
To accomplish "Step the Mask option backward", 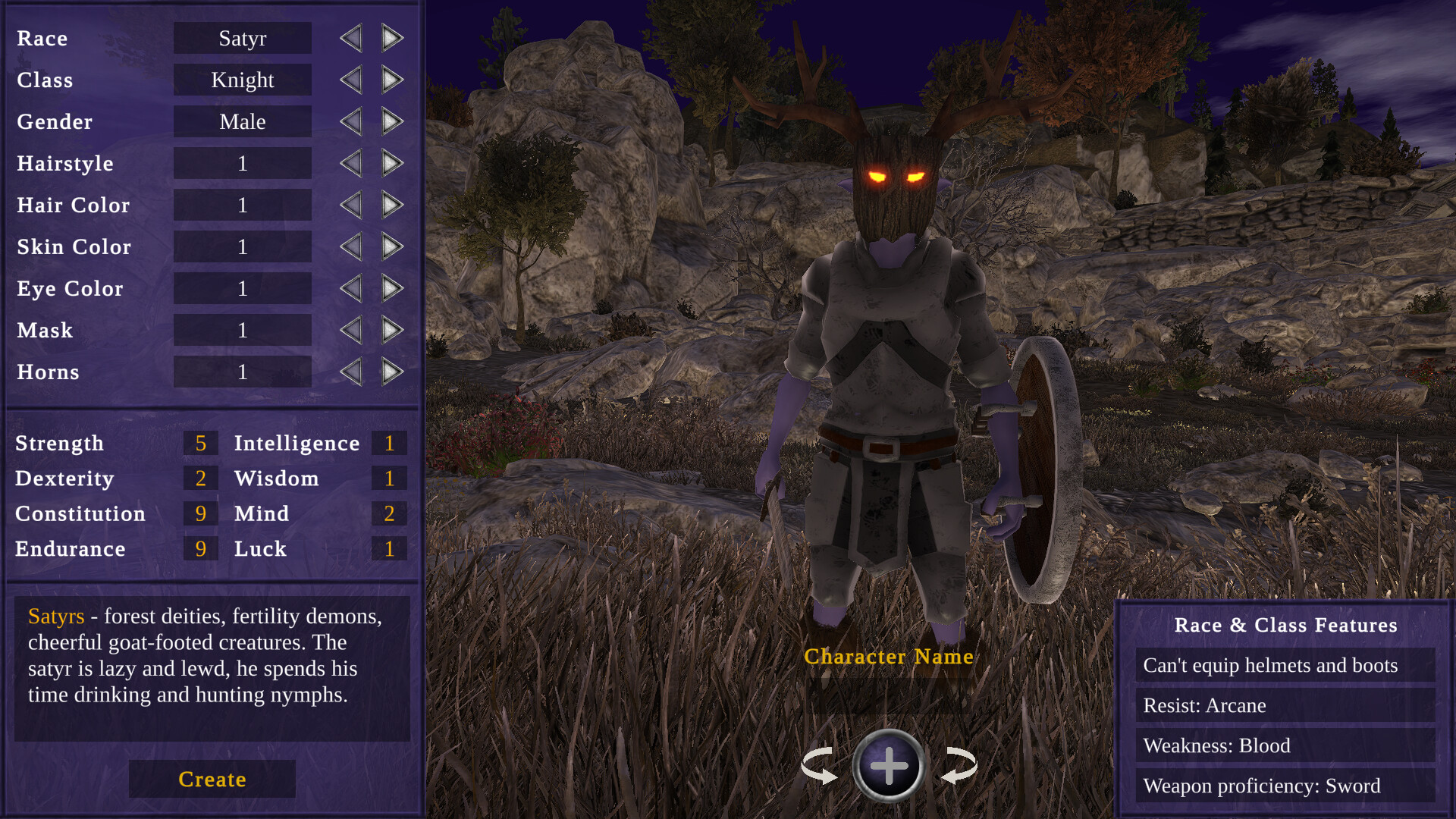I will click(350, 330).
